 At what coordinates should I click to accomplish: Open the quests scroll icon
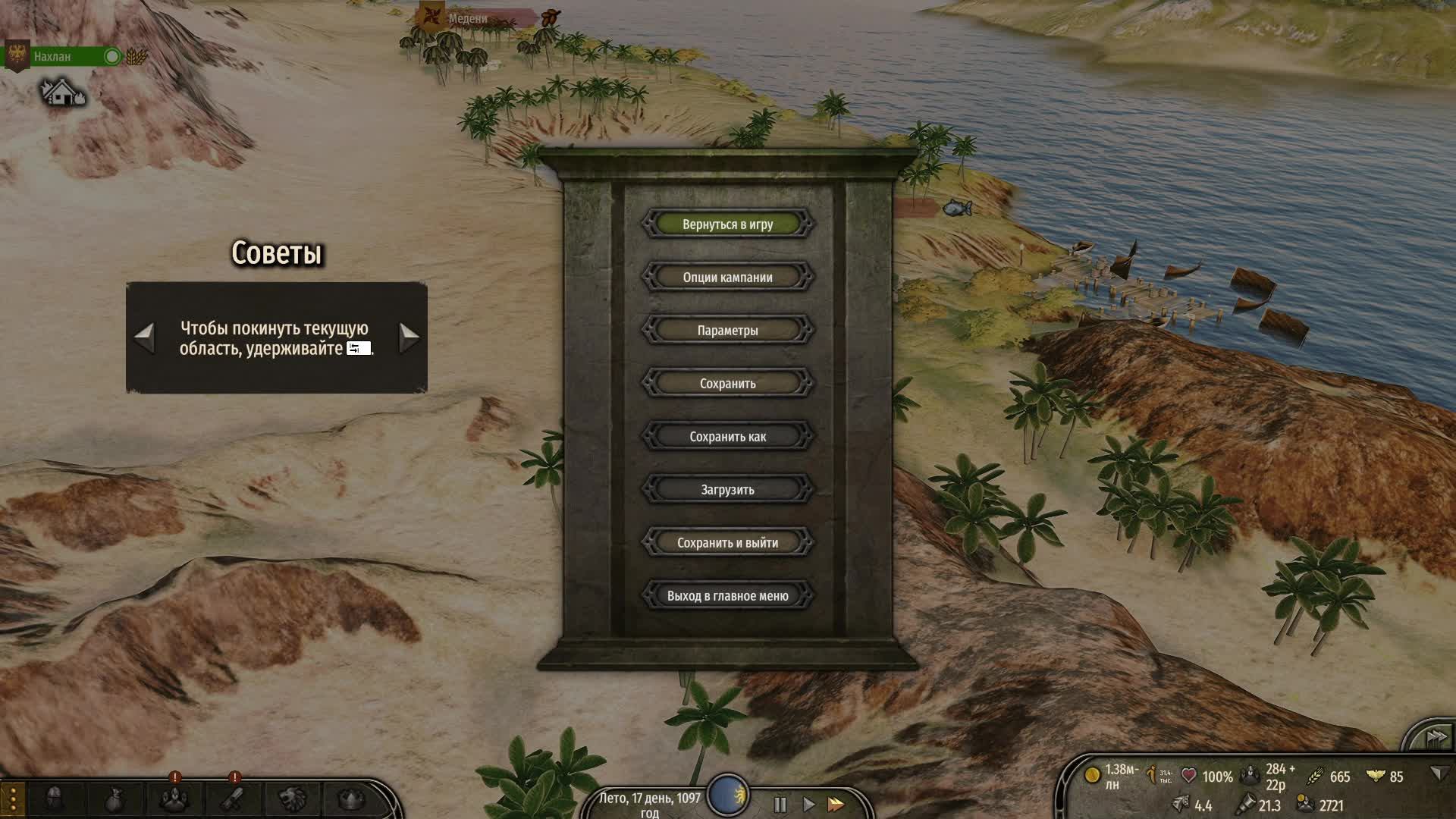click(x=233, y=799)
